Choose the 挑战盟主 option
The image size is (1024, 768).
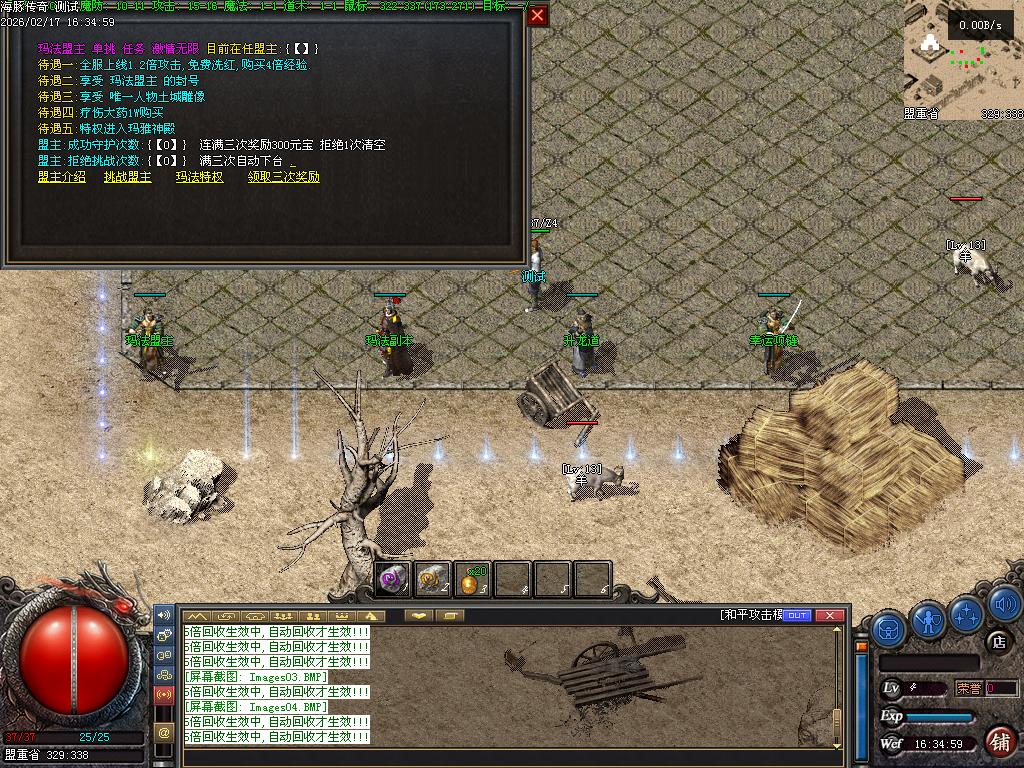[128, 177]
